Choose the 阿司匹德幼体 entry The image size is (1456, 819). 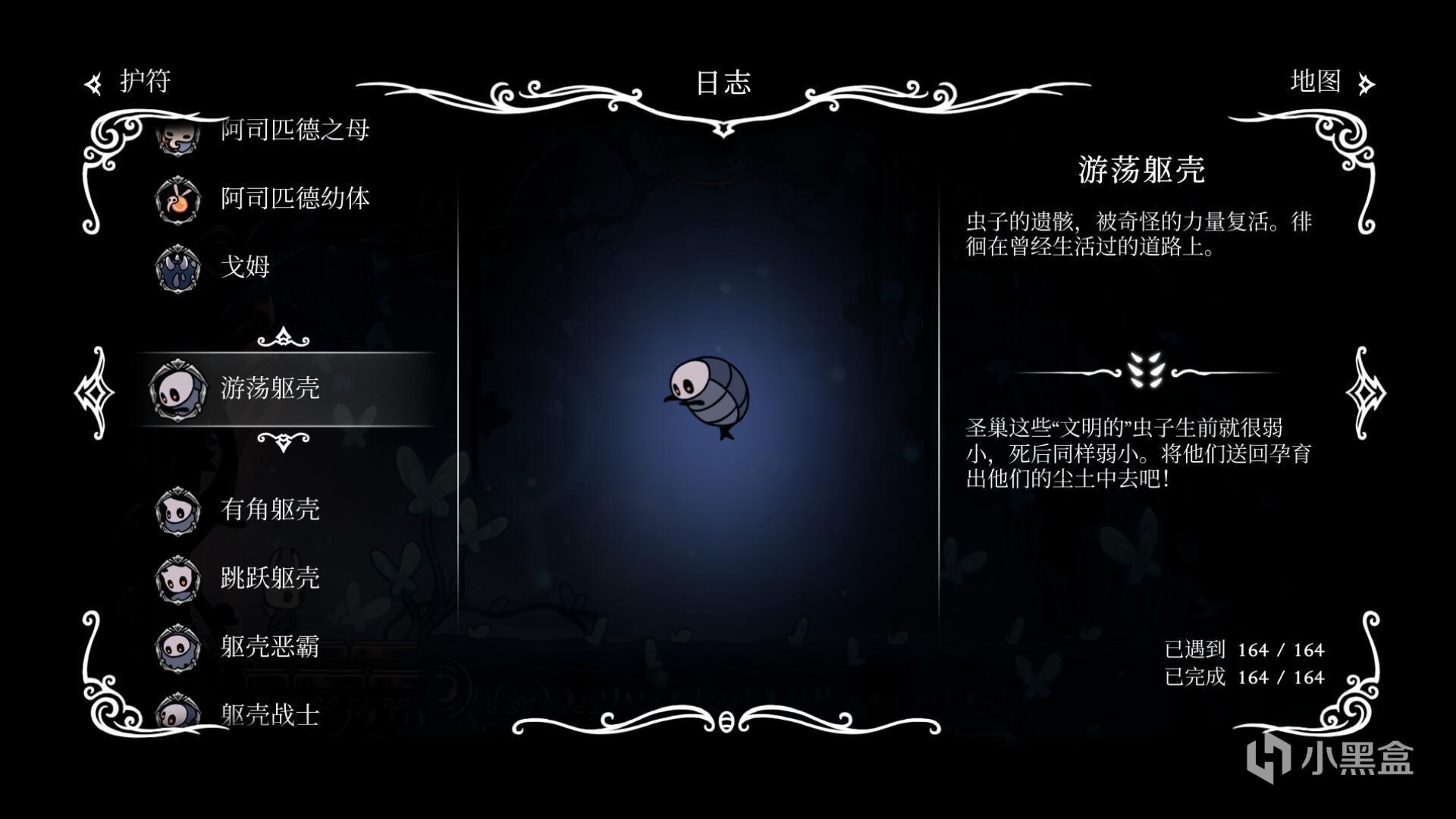point(294,199)
